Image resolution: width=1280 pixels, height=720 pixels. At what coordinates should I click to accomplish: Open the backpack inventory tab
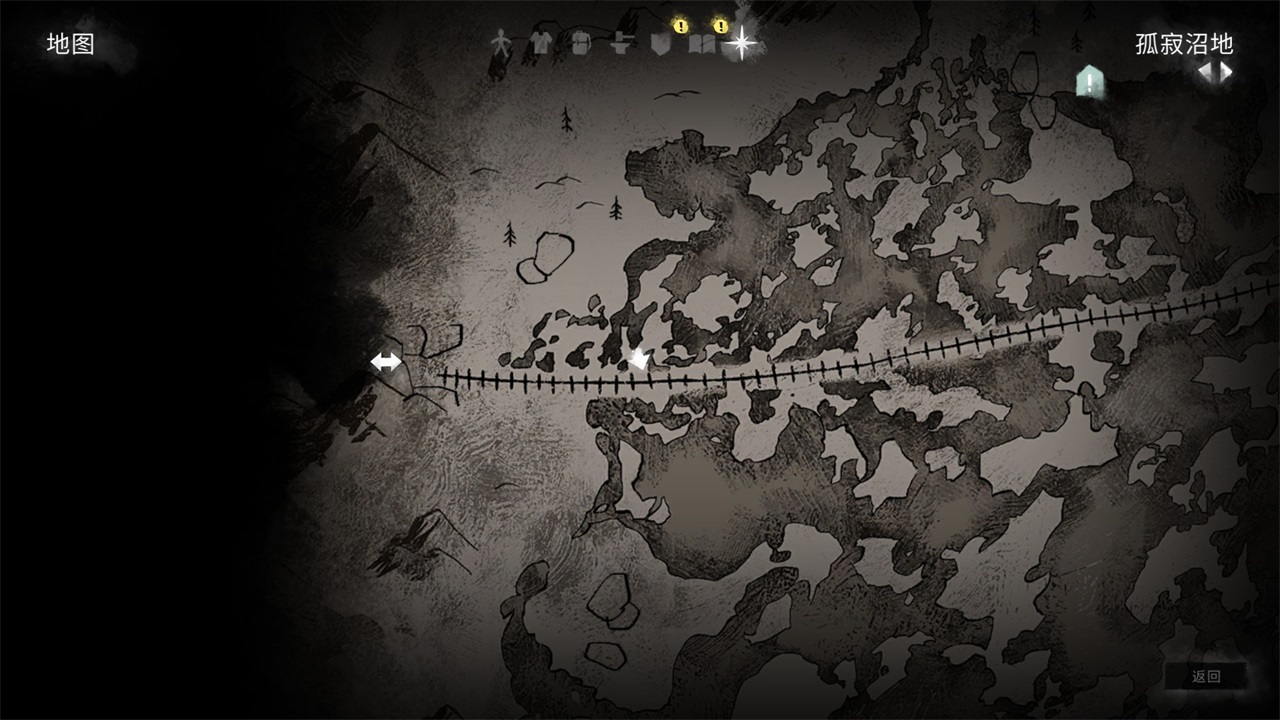click(x=580, y=43)
